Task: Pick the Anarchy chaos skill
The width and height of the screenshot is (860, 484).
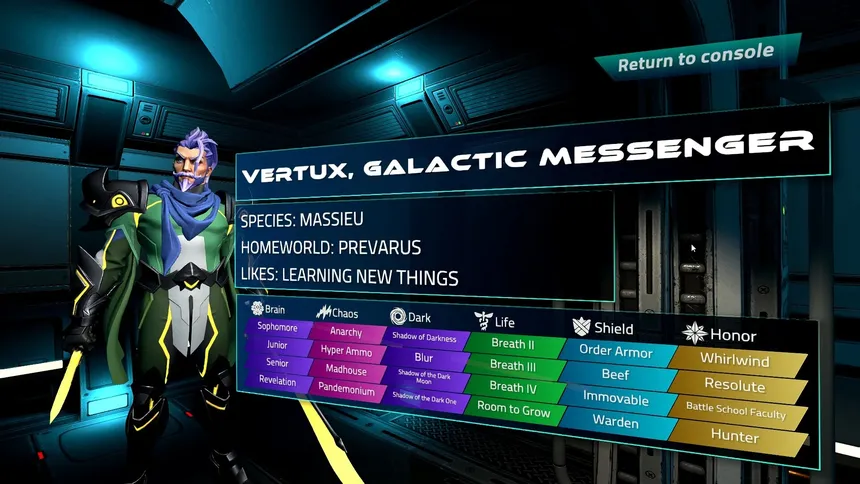Action: [345, 334]
